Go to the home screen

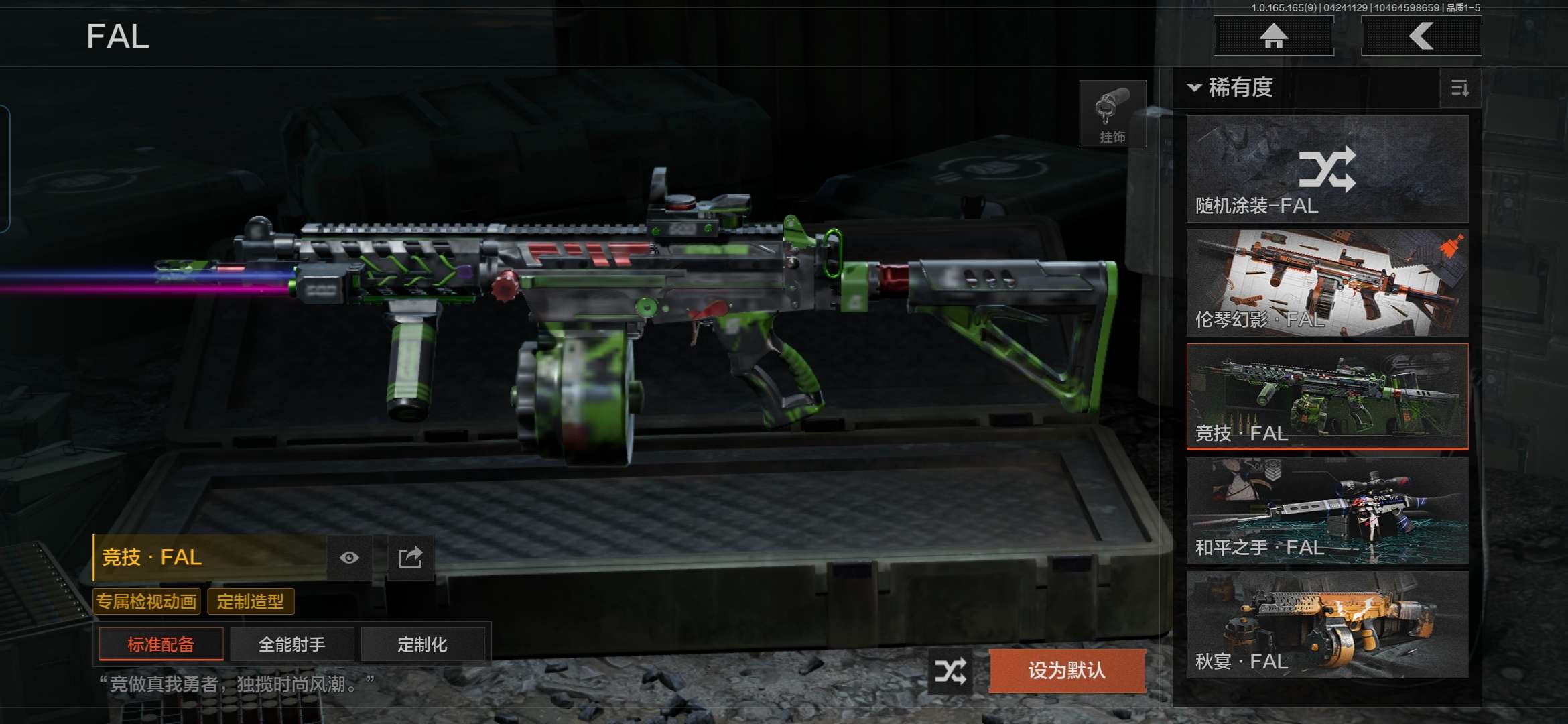[x=1273, y=36]
